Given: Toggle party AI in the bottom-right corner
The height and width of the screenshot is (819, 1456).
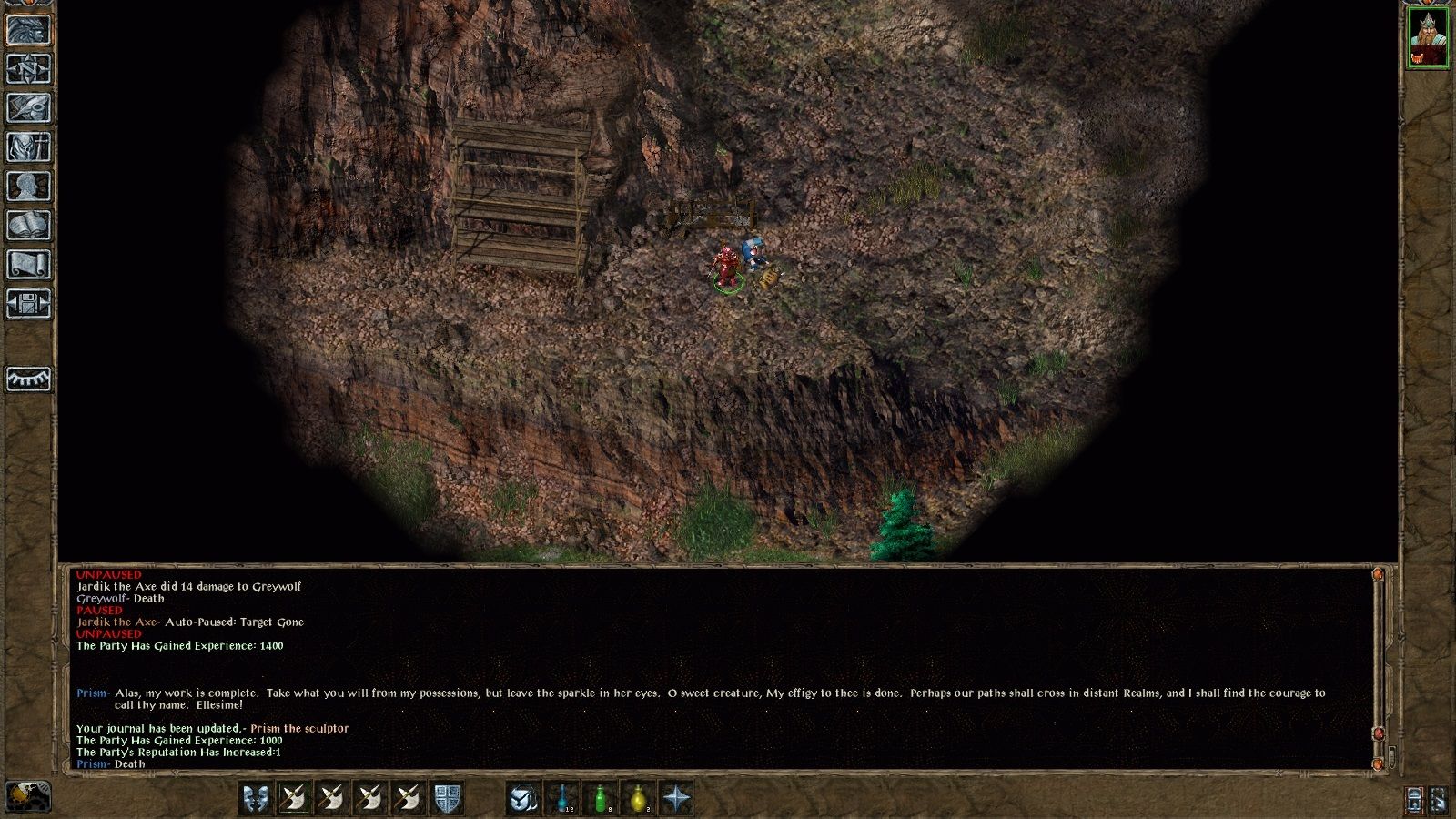Looking at the screenshot, I should [x=1438, y=798].
